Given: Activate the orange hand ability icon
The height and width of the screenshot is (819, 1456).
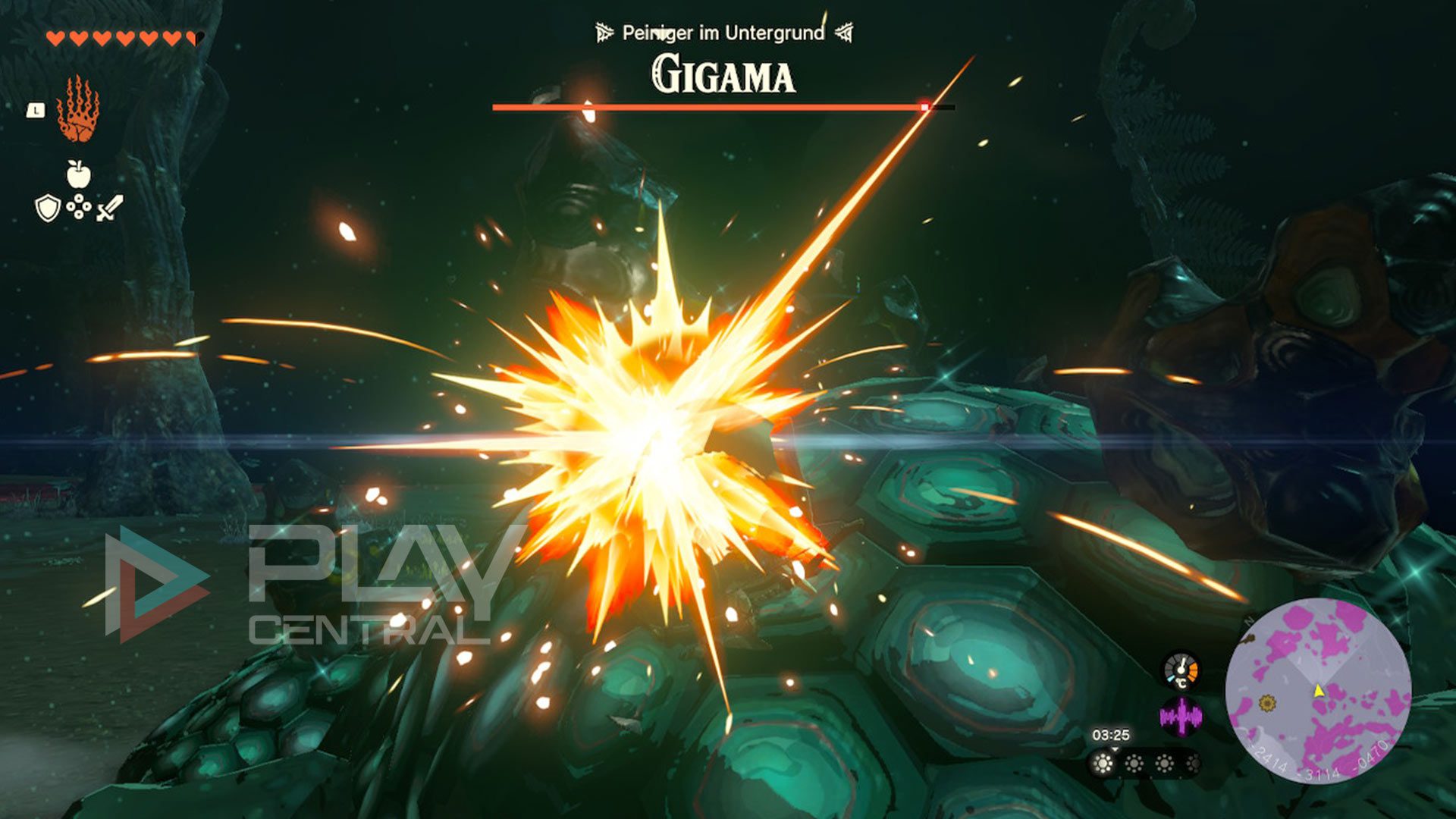Looking at the screenshot, I should click(77, 110).
